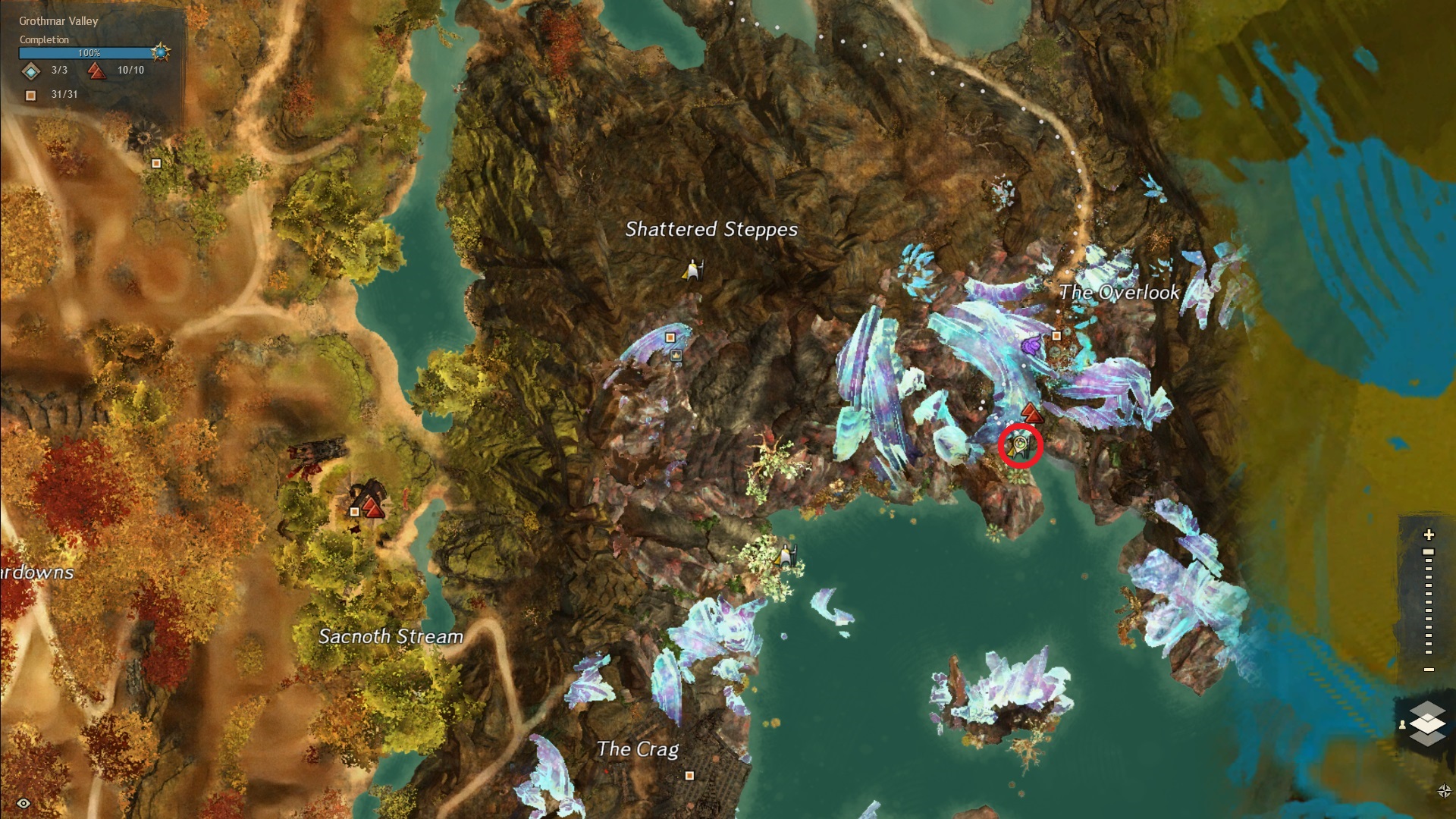Screen dimensions: 1456x819
Task: Click the Grothmar Valley completion star
Action: click(x=160, y=52)
